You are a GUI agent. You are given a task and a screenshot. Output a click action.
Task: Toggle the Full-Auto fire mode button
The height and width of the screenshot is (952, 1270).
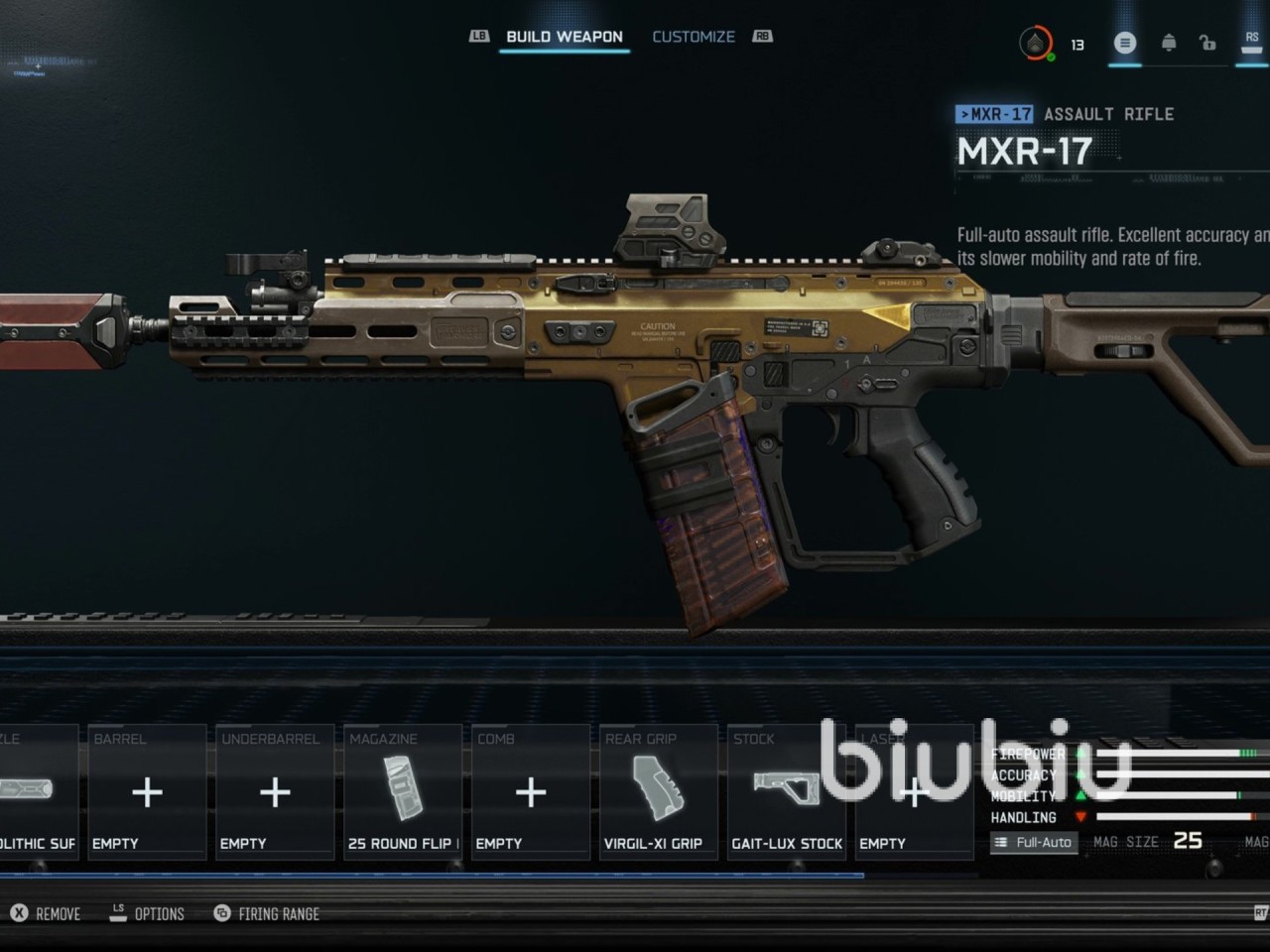tap(1034, 842)
